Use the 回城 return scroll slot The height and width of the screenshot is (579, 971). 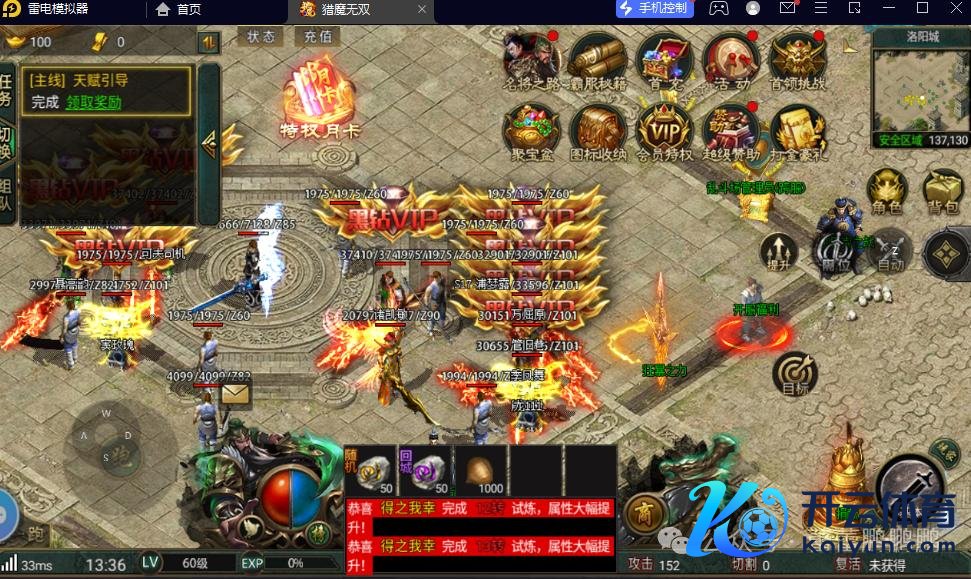click(425, 469)
